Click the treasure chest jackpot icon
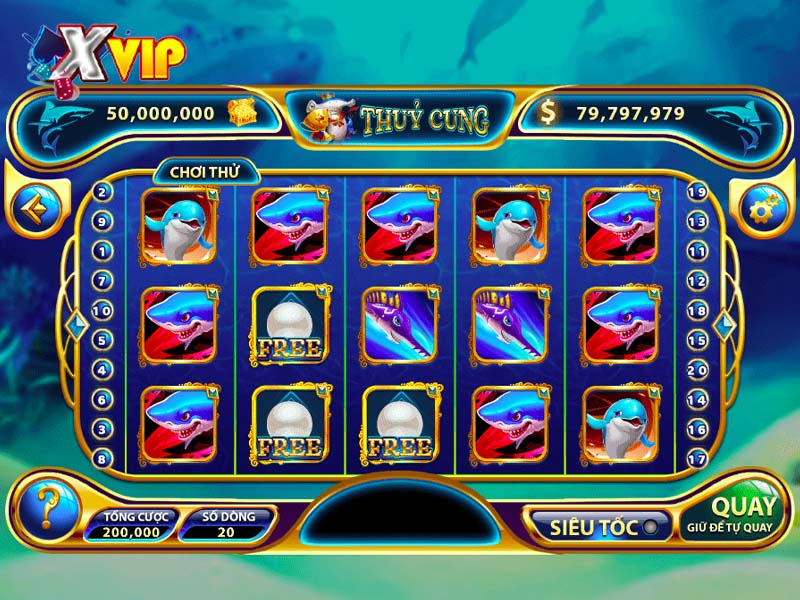Image resolution: width=800 pixels, height=600 pixels. coord(239,112)
